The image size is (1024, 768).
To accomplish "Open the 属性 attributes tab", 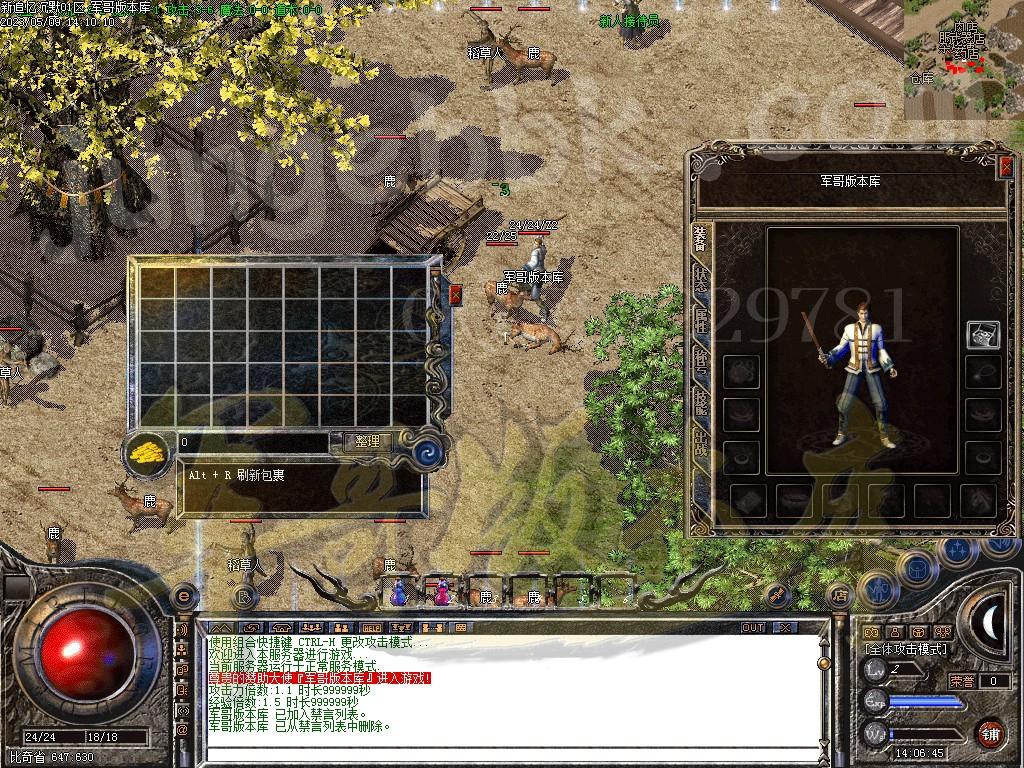I will [x=701, y=320].
